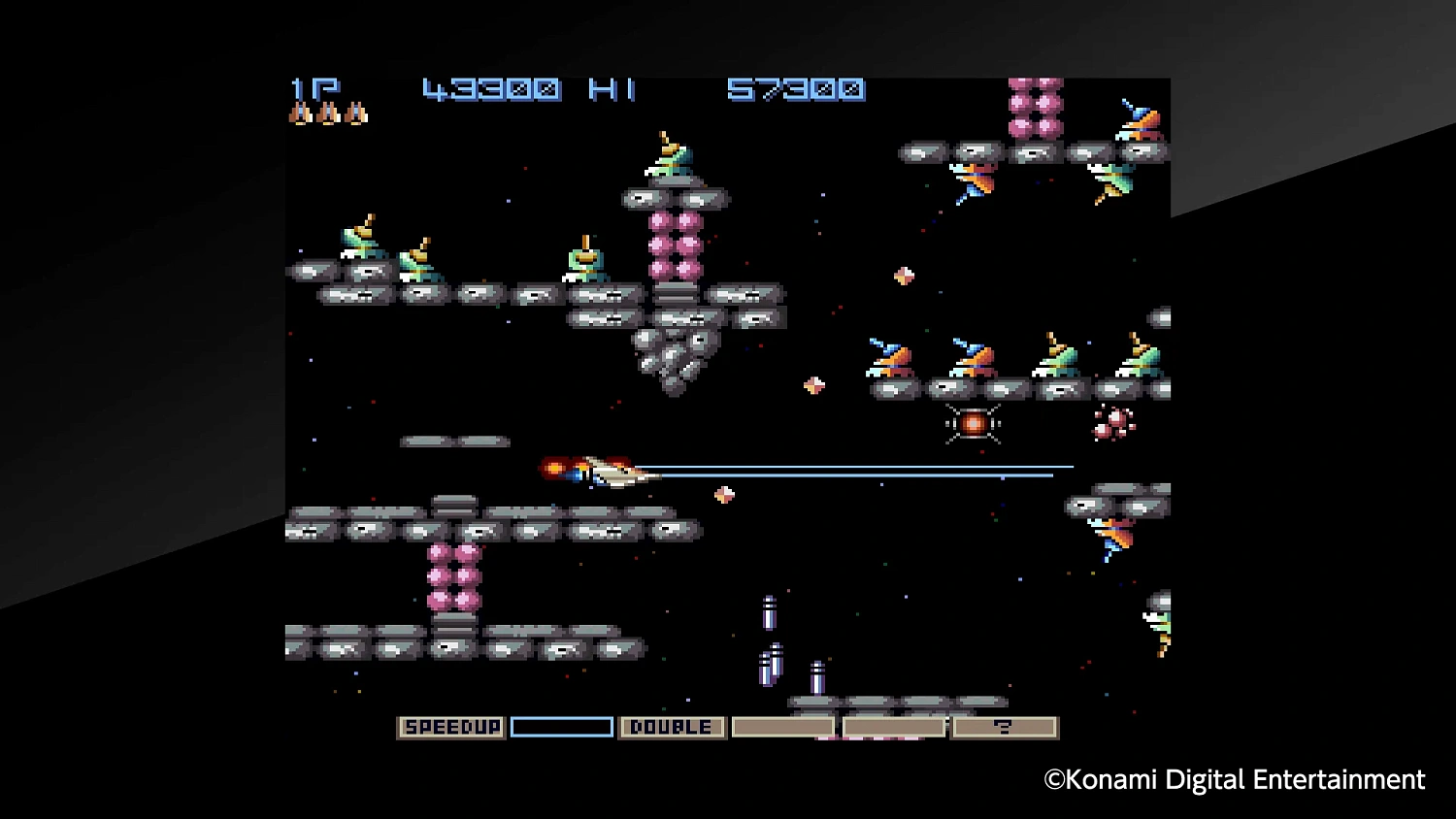Select the HI score label
1456x819 pixels.
pyautogui.click(x=610, y=89)
